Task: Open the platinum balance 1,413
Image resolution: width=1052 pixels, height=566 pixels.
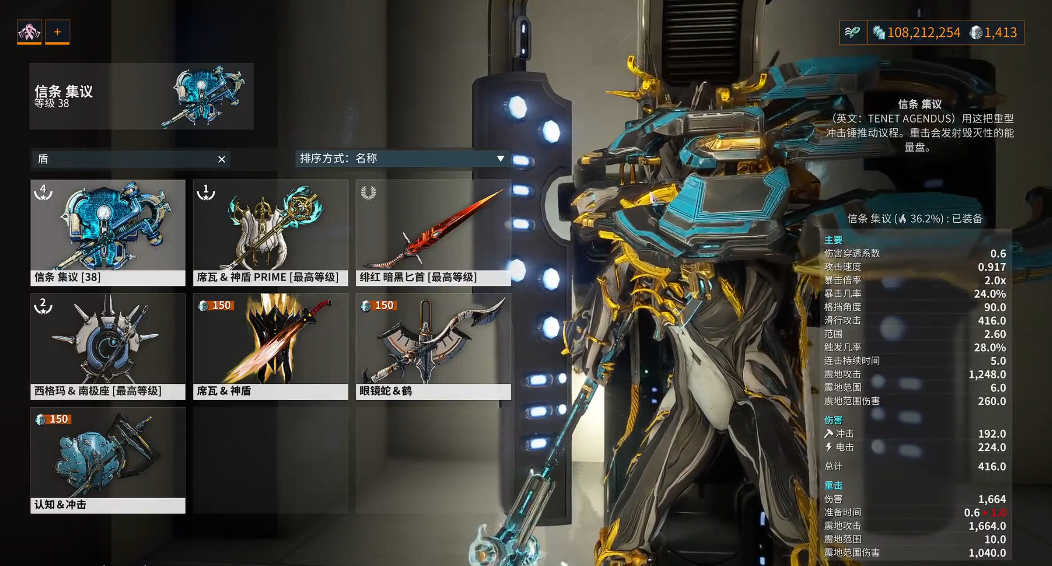Action: point(993,33)
